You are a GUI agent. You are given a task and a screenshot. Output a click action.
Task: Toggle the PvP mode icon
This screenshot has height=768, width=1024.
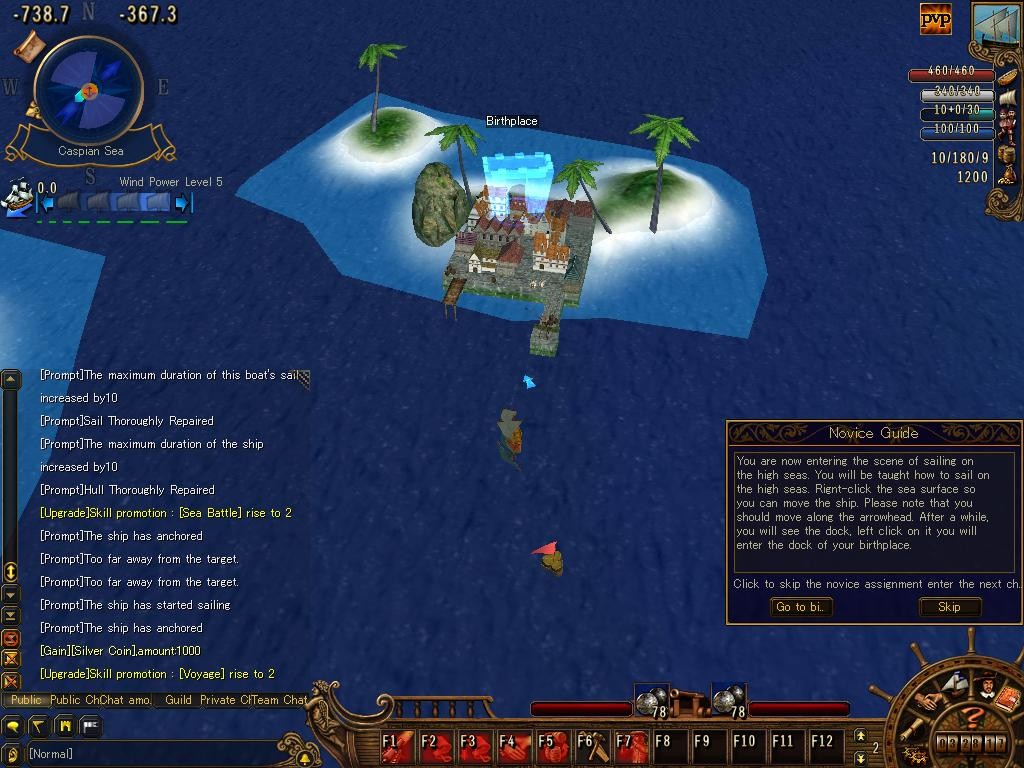coord(935,19)
